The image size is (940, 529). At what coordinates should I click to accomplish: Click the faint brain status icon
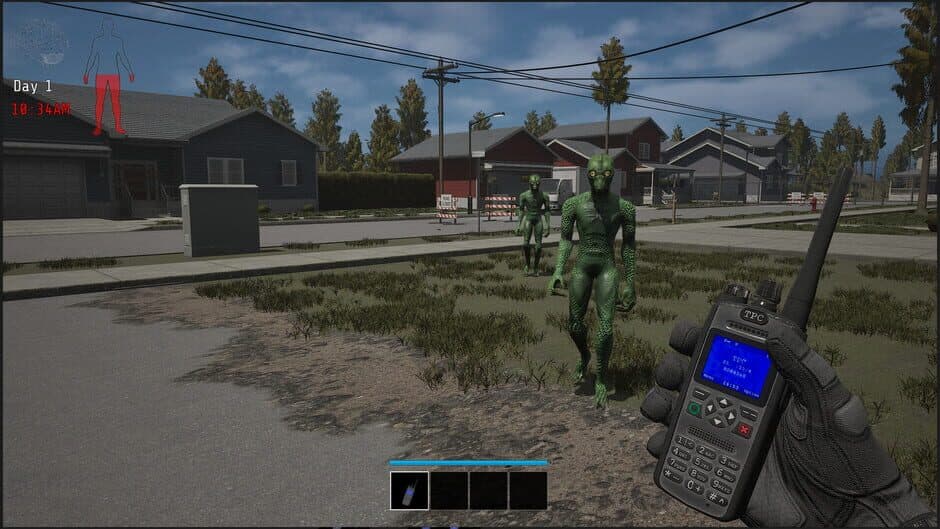point(42,42)
